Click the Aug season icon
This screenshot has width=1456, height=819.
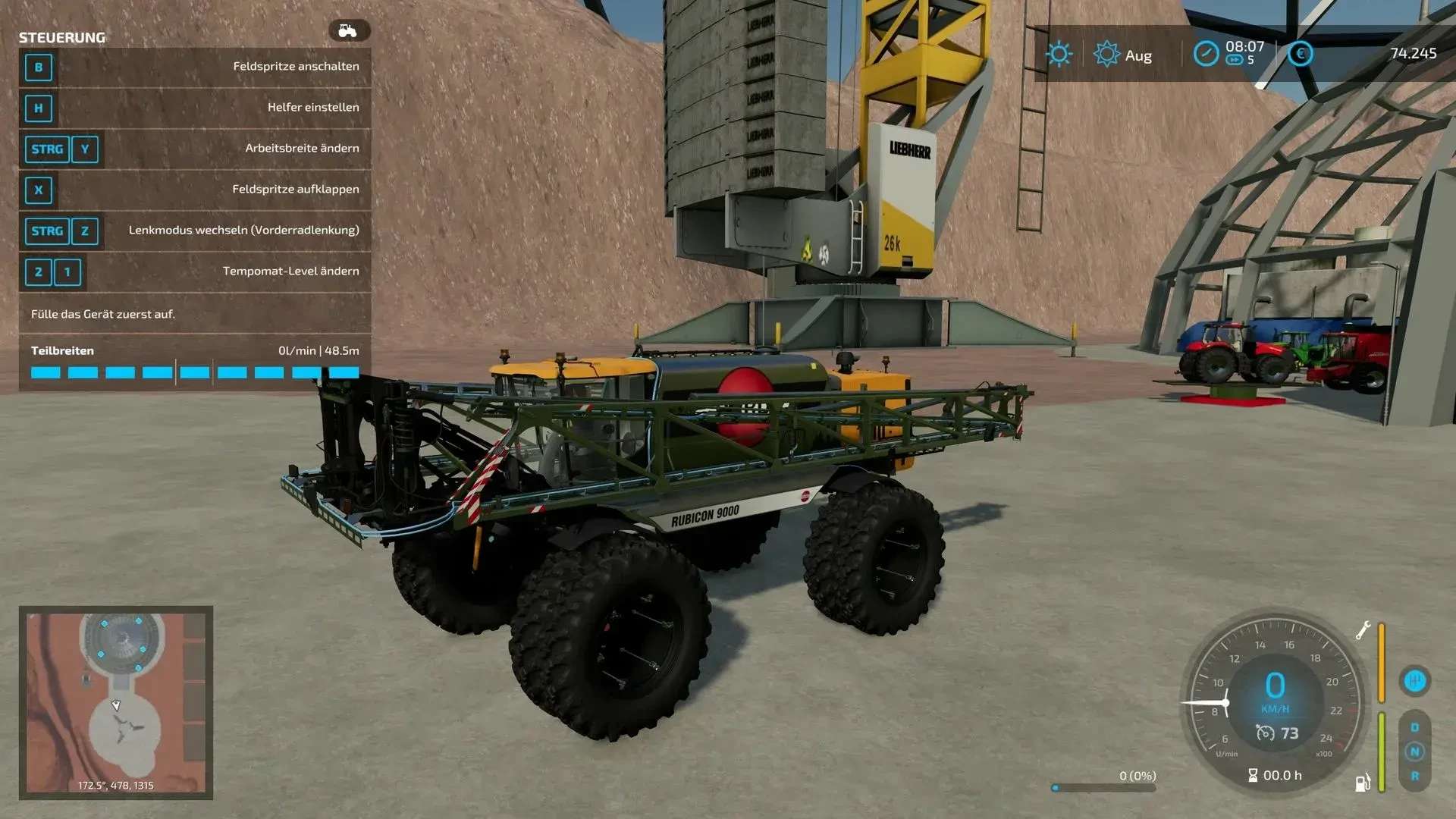(x=1106, y=55)
